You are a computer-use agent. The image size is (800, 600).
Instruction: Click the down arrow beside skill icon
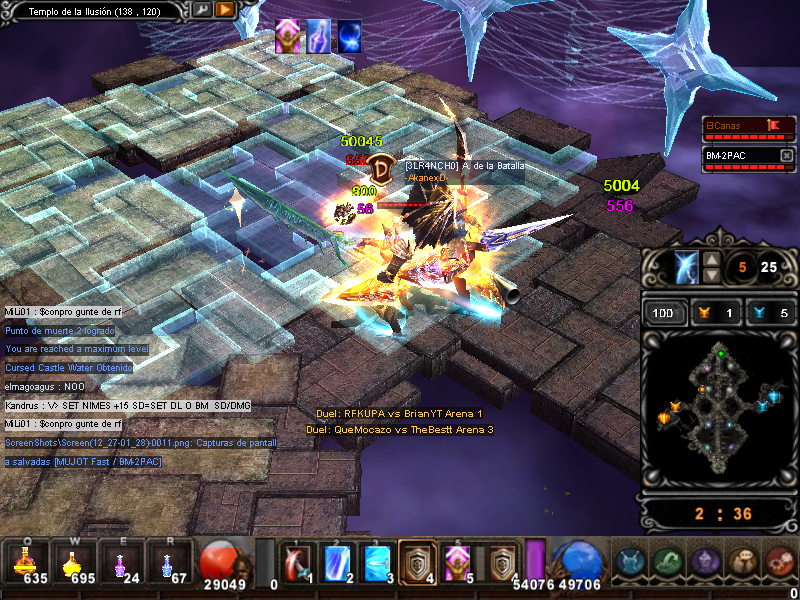(711, 275)
